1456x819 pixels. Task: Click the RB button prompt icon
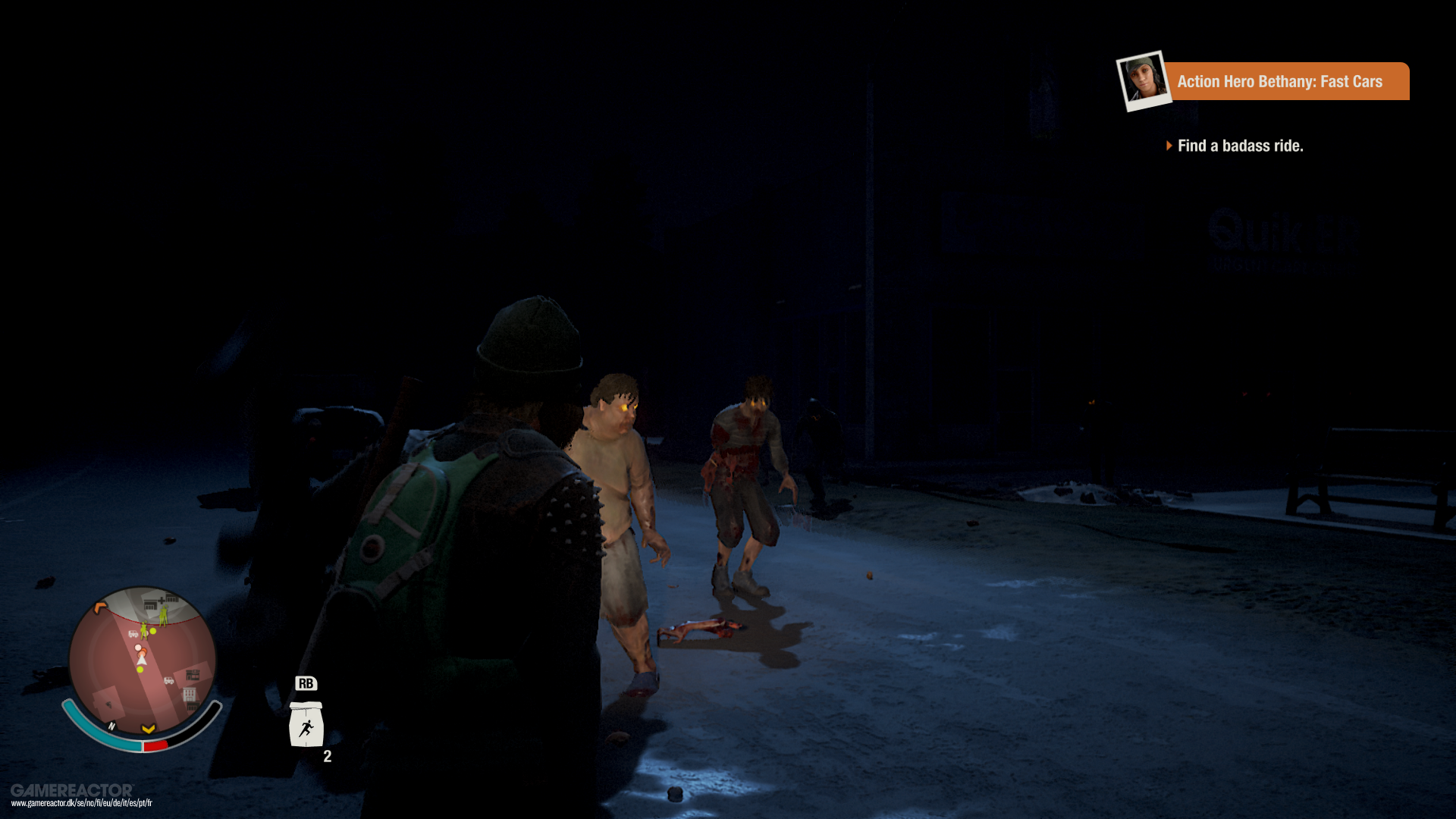[306, 682]
